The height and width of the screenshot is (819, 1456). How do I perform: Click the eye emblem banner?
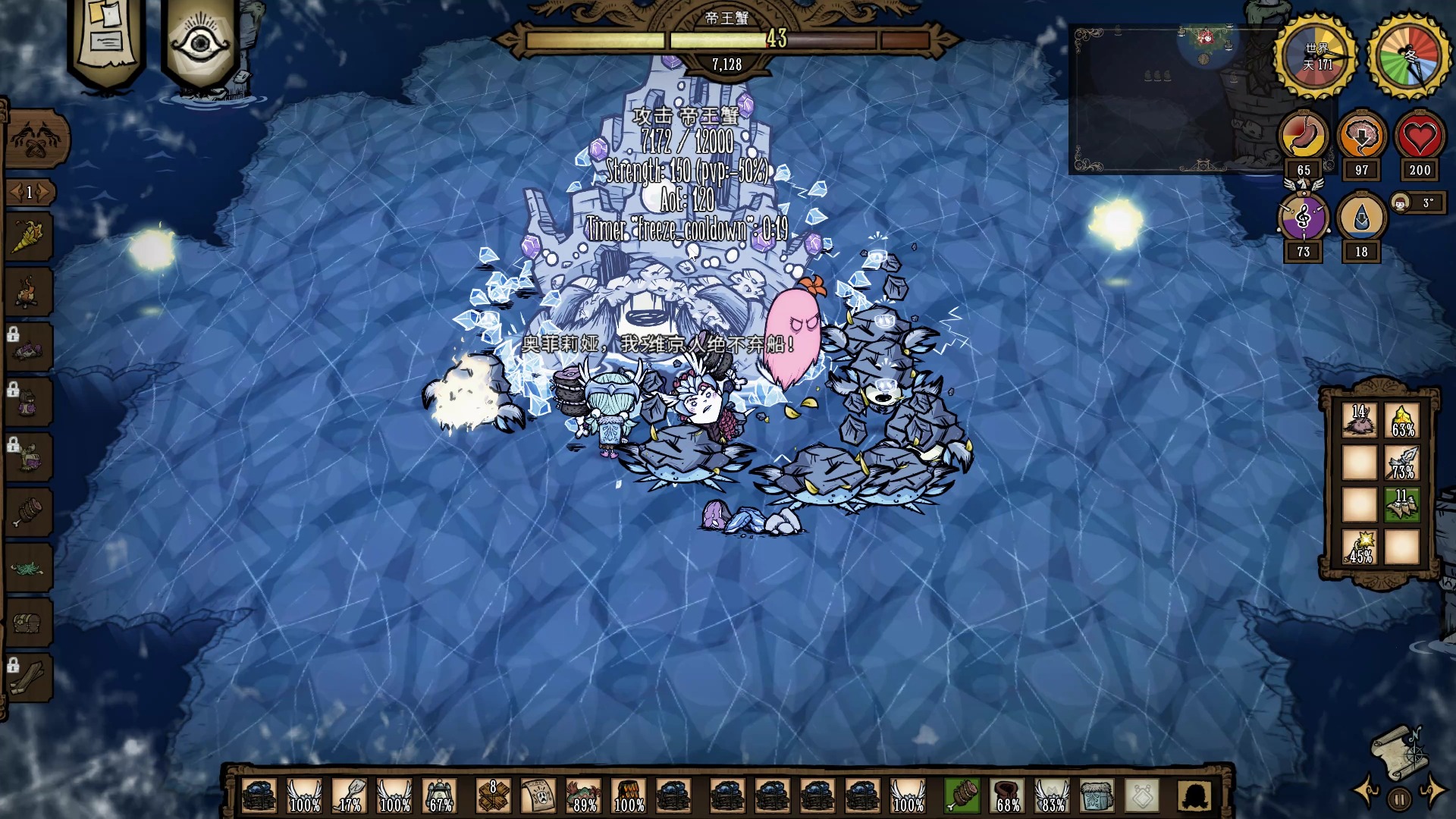pos(199,42)
